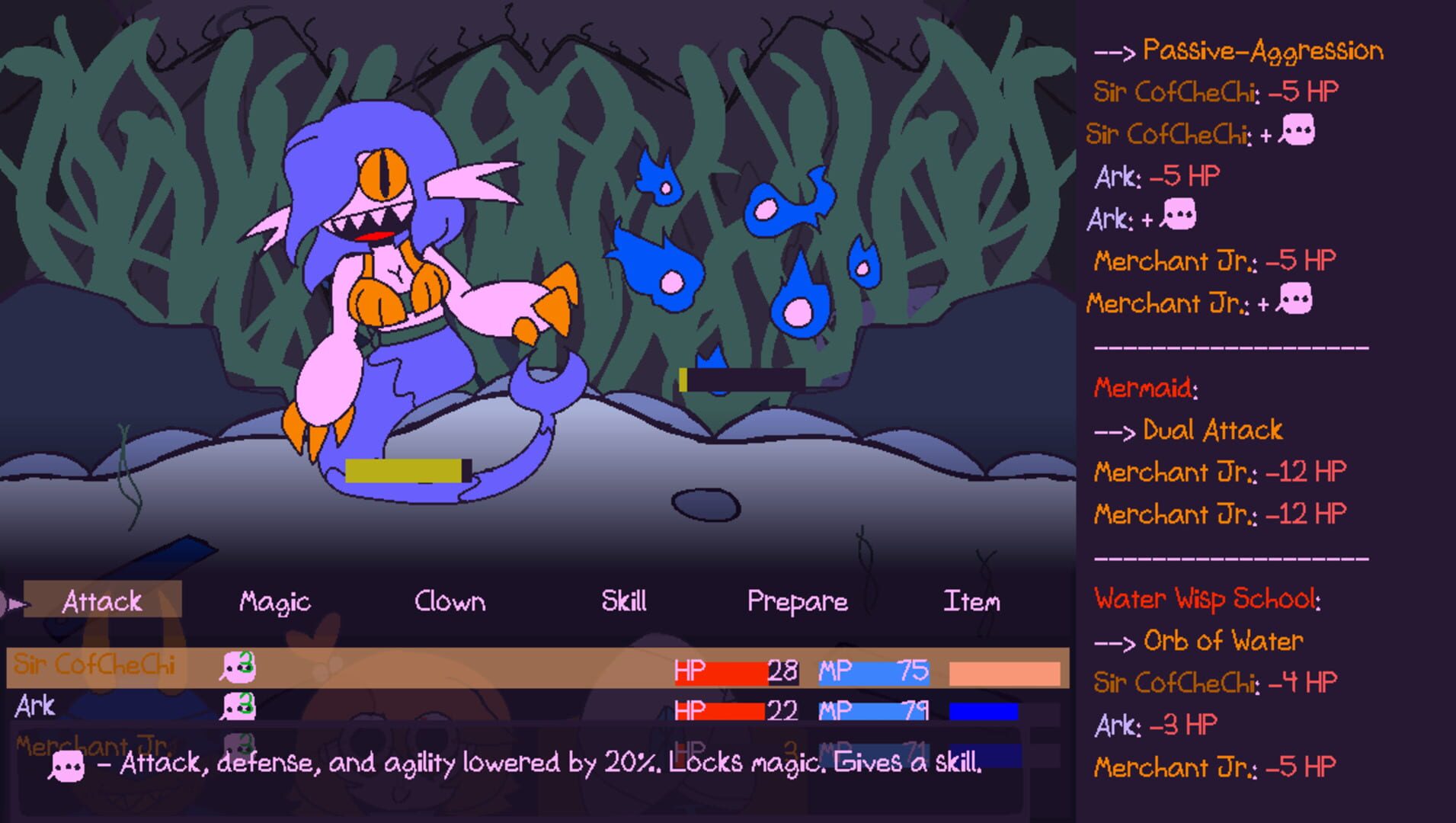Click Sir CofCheChi's HP bar
1456x823 pixels.
click(x=735, y=672)
